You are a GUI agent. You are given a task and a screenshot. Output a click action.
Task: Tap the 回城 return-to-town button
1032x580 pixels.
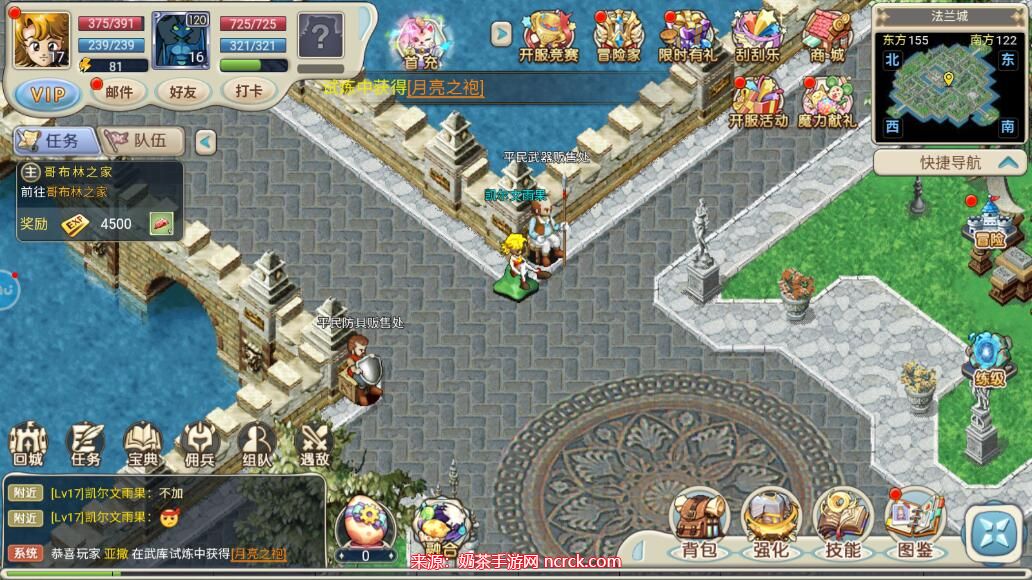point(28,445)
